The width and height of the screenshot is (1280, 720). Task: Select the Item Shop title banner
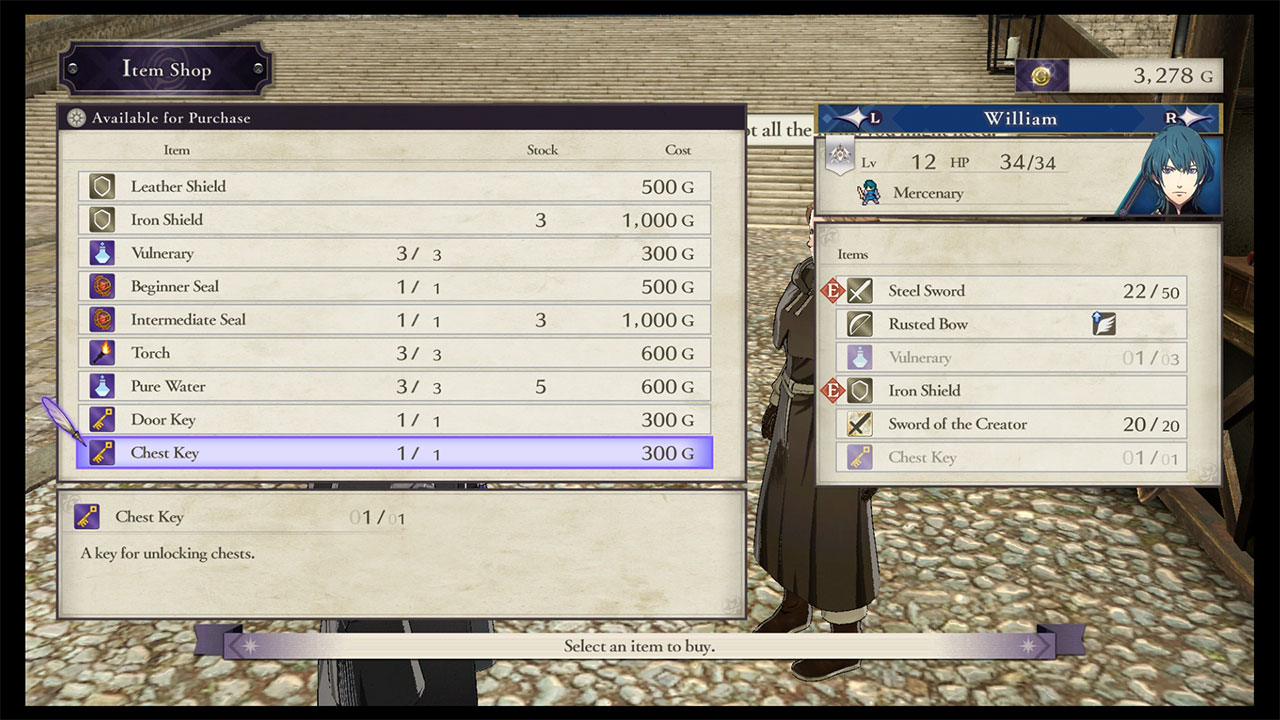tap(166, 70)
